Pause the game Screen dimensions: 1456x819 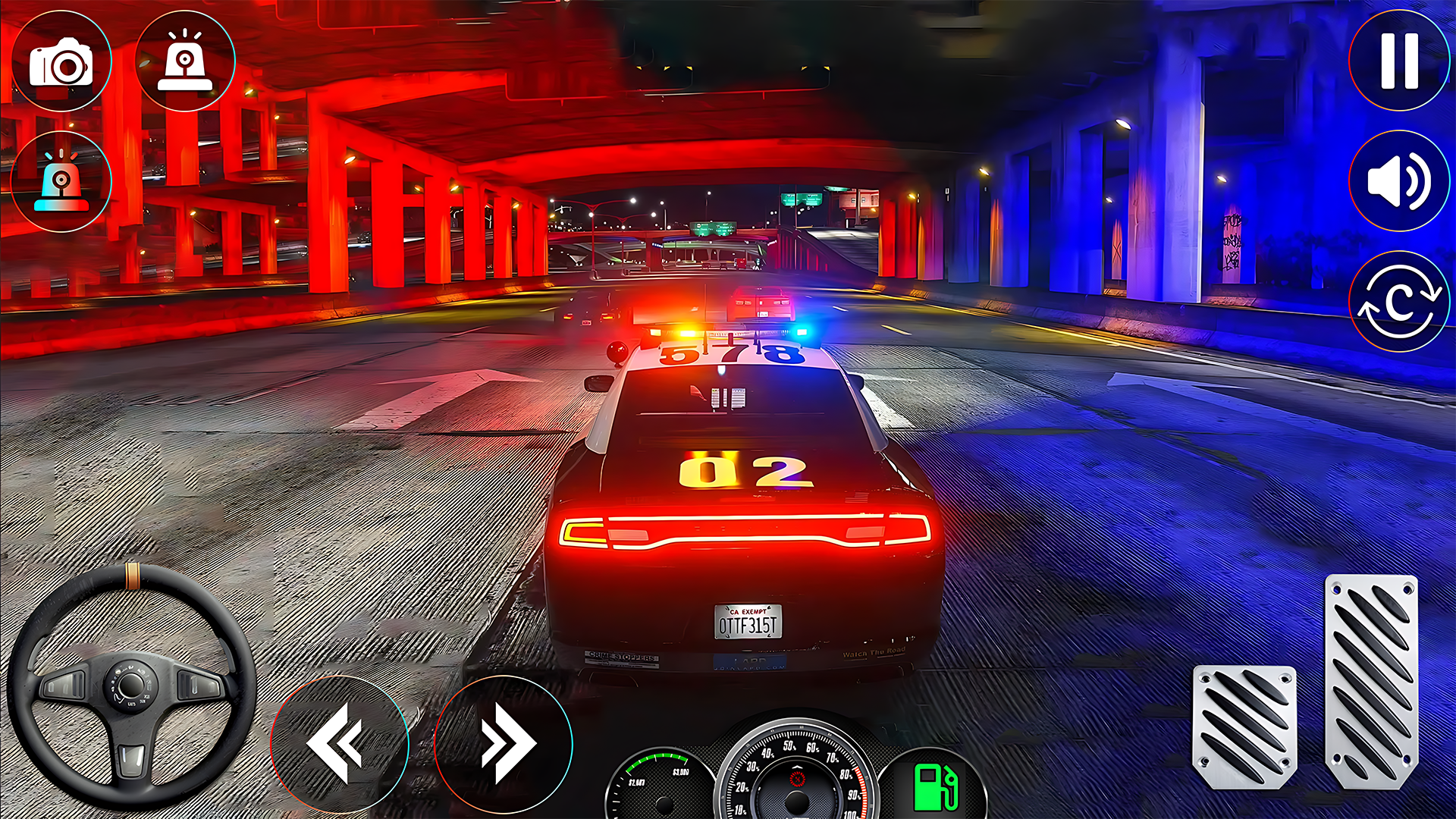coord(1399,61)
